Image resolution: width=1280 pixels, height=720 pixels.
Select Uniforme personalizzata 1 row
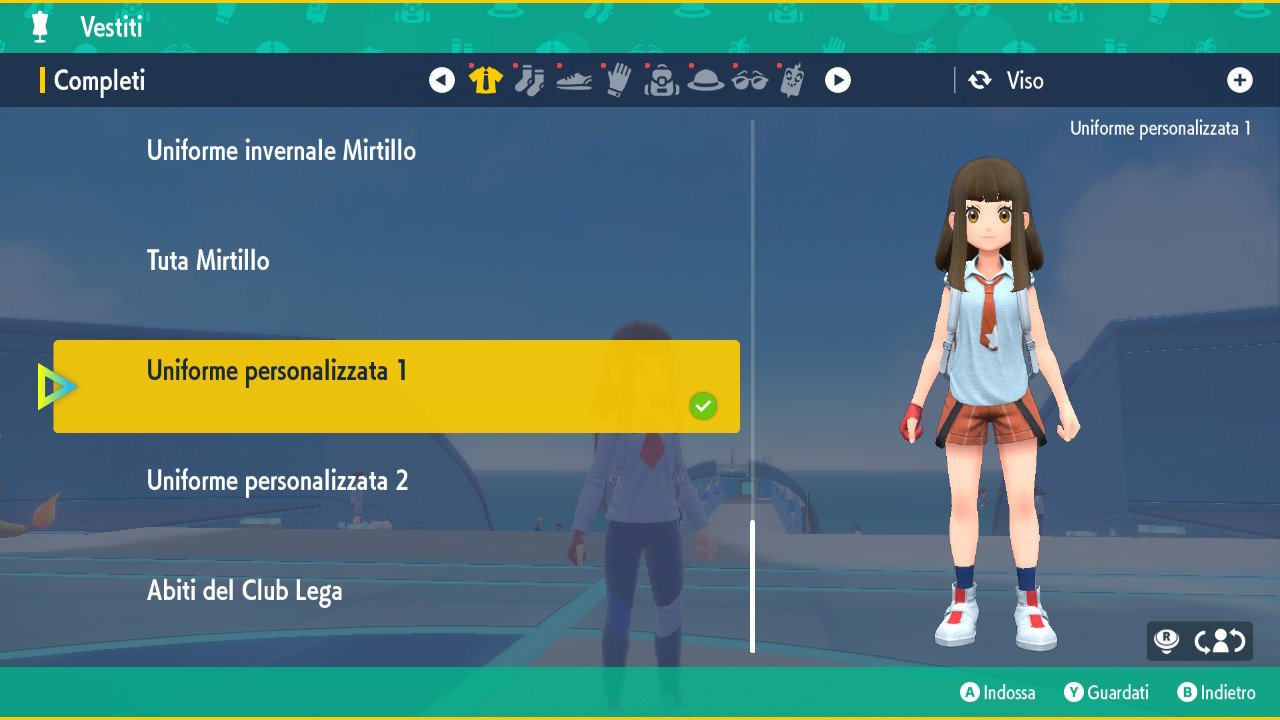[396, 386]
